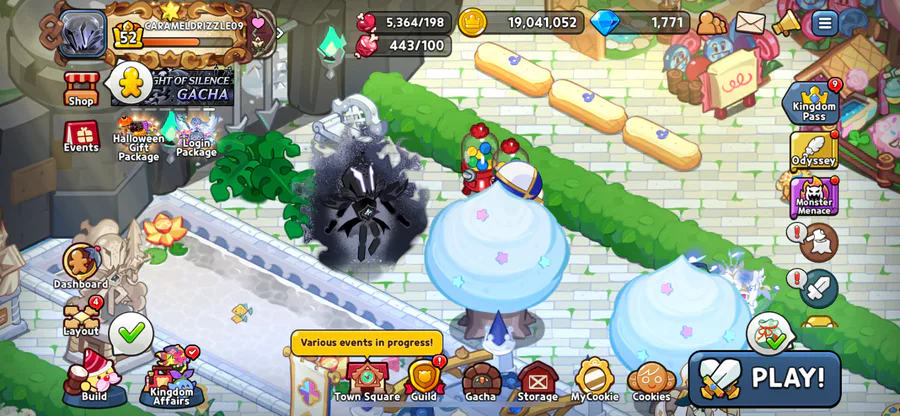Viewport: 900px width, 416px height.
Task: Open the Shop
Action: click(x=81, y=88)
